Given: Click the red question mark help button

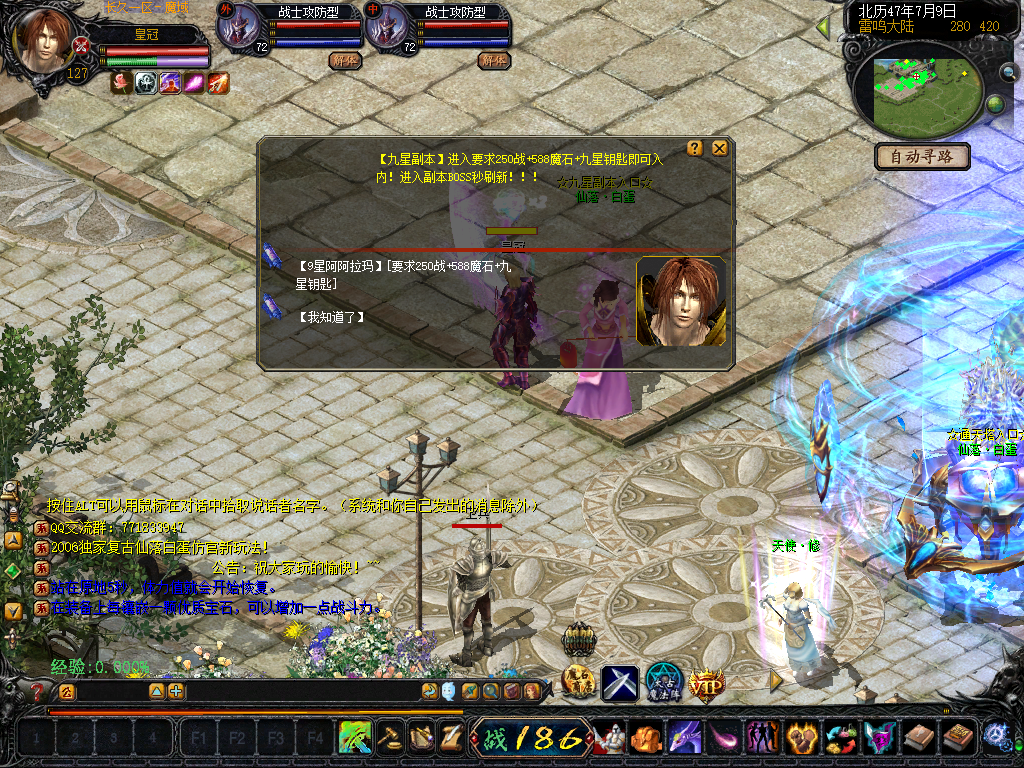Looking at the screenshot, I should tap(37, 691).
